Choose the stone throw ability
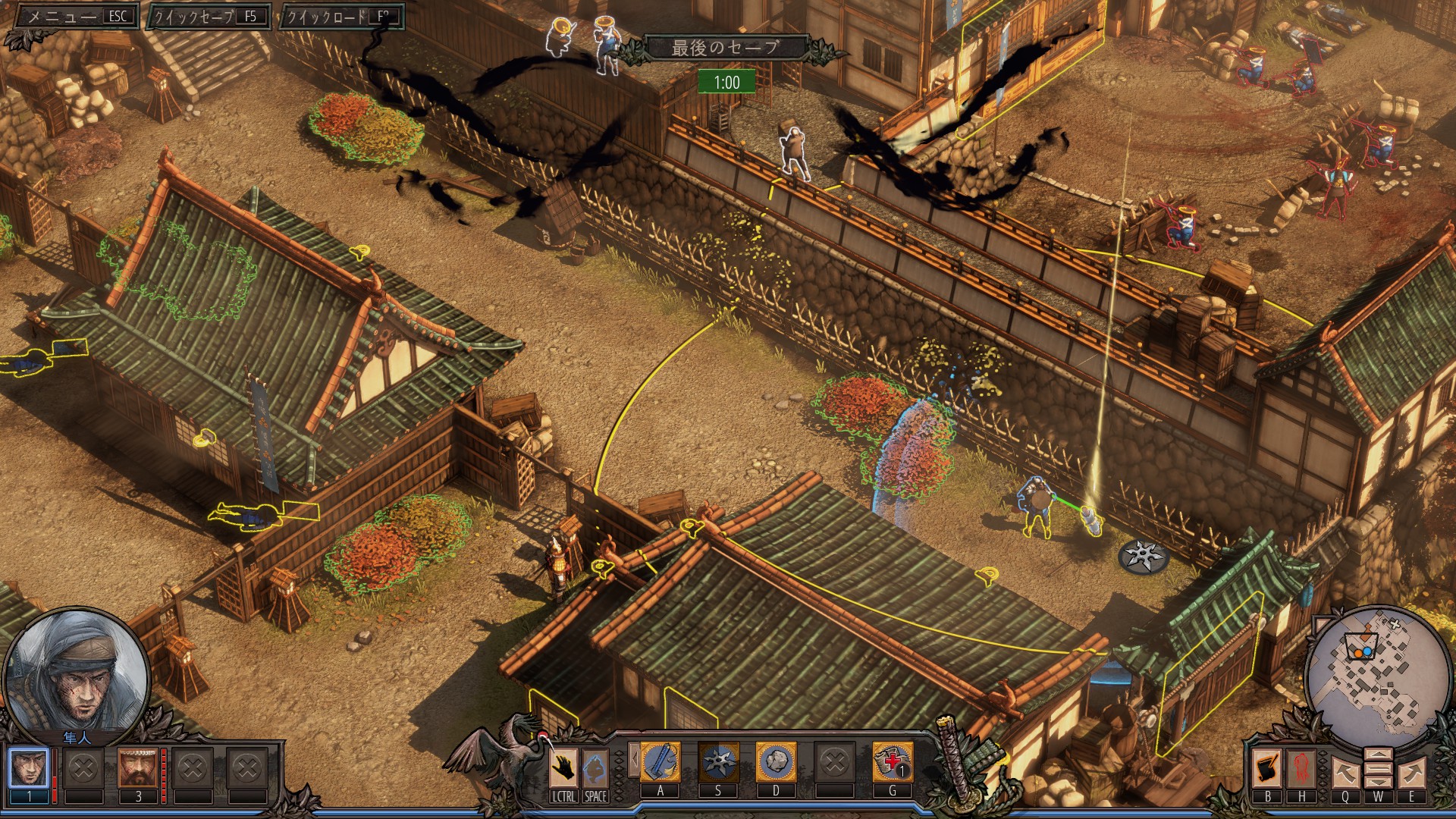1456x819 pixels. click(776, 761)
